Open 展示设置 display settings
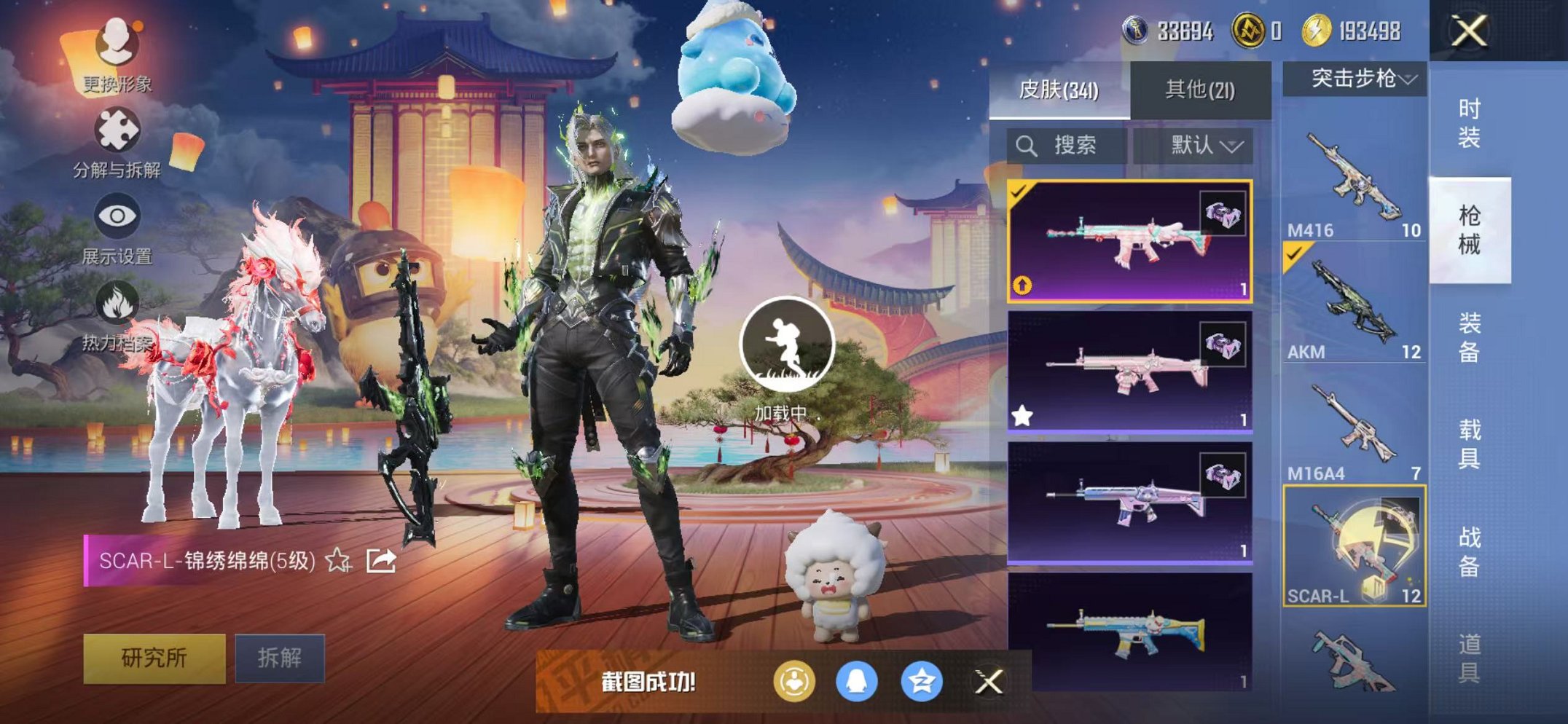The height and width of the screenshot is (724, 1568). click(117, 217)
